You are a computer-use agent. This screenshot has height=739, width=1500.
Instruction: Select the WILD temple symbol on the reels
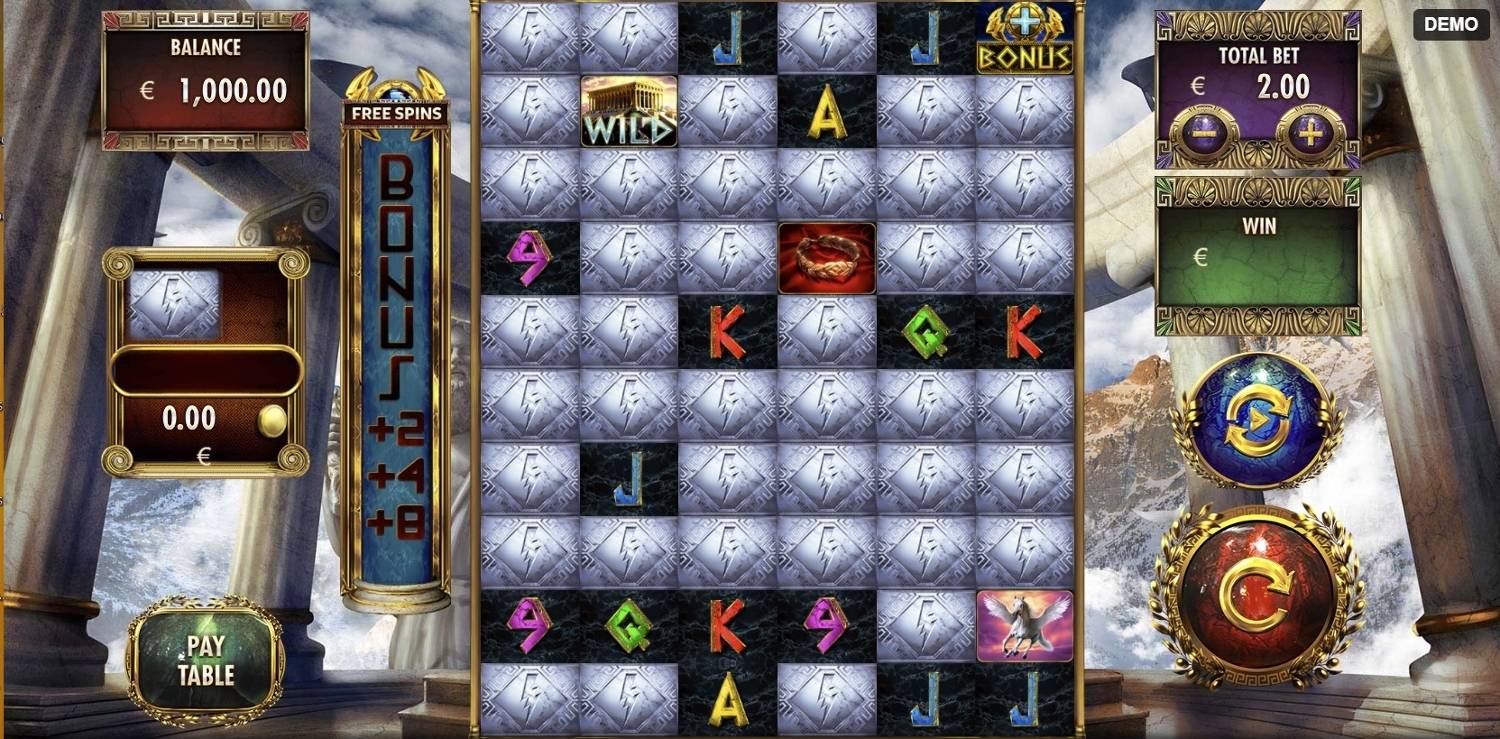pyautogui.click(x=628, y=109)
